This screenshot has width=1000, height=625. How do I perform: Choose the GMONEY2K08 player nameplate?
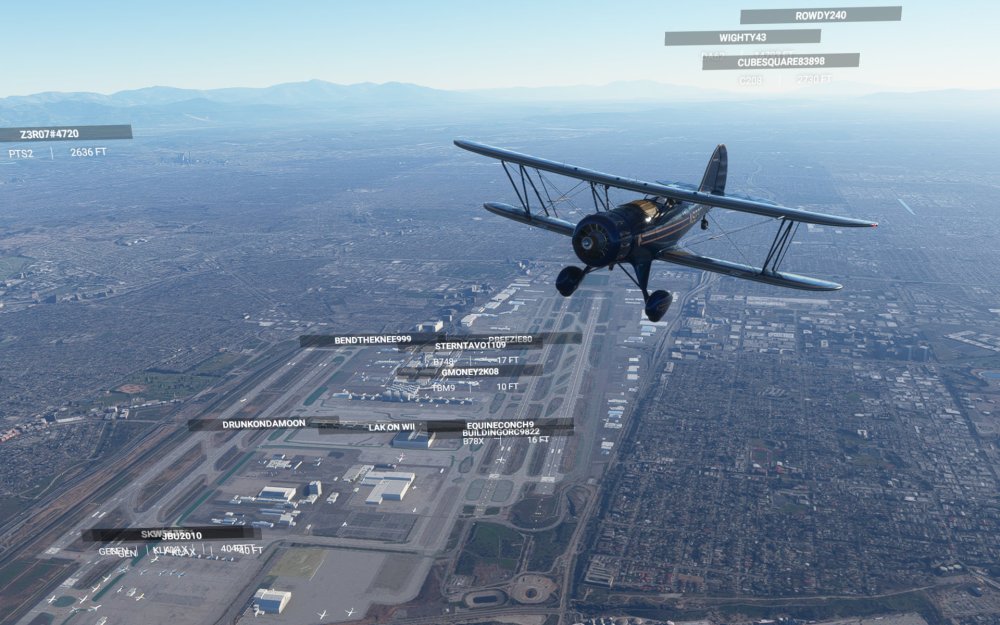(x=469, y=371)
